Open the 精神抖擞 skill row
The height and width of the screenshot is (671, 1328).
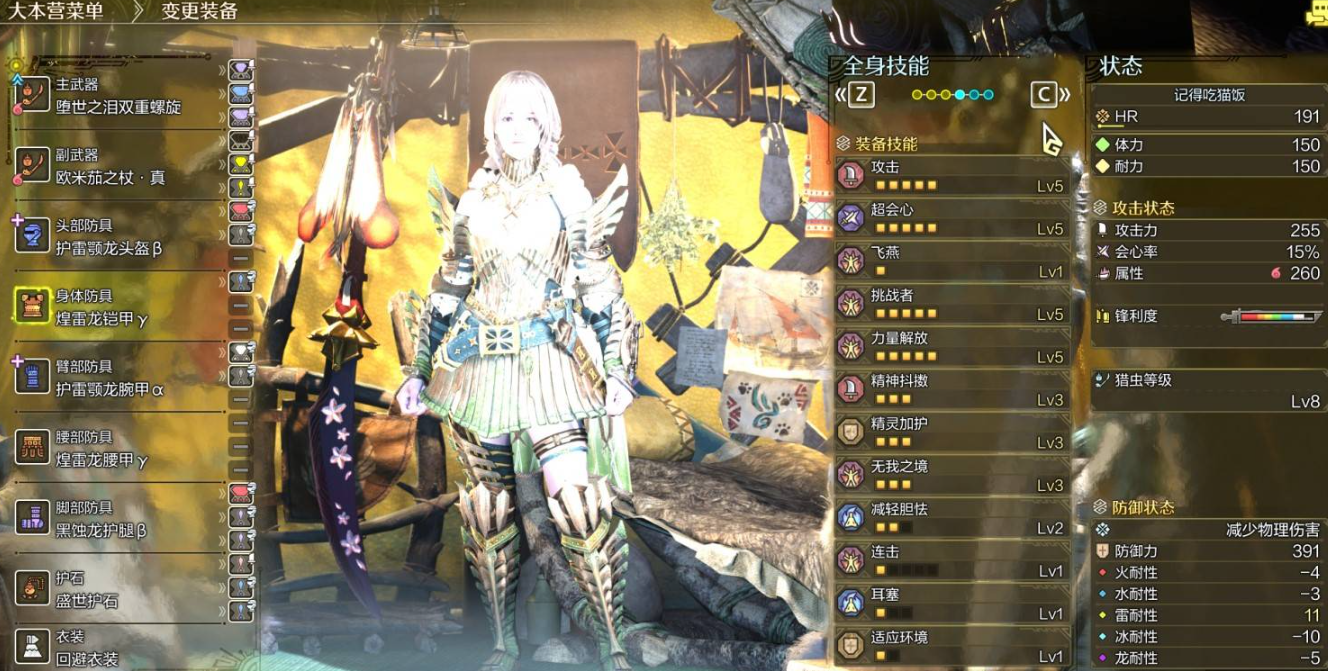tap(950, 391)
